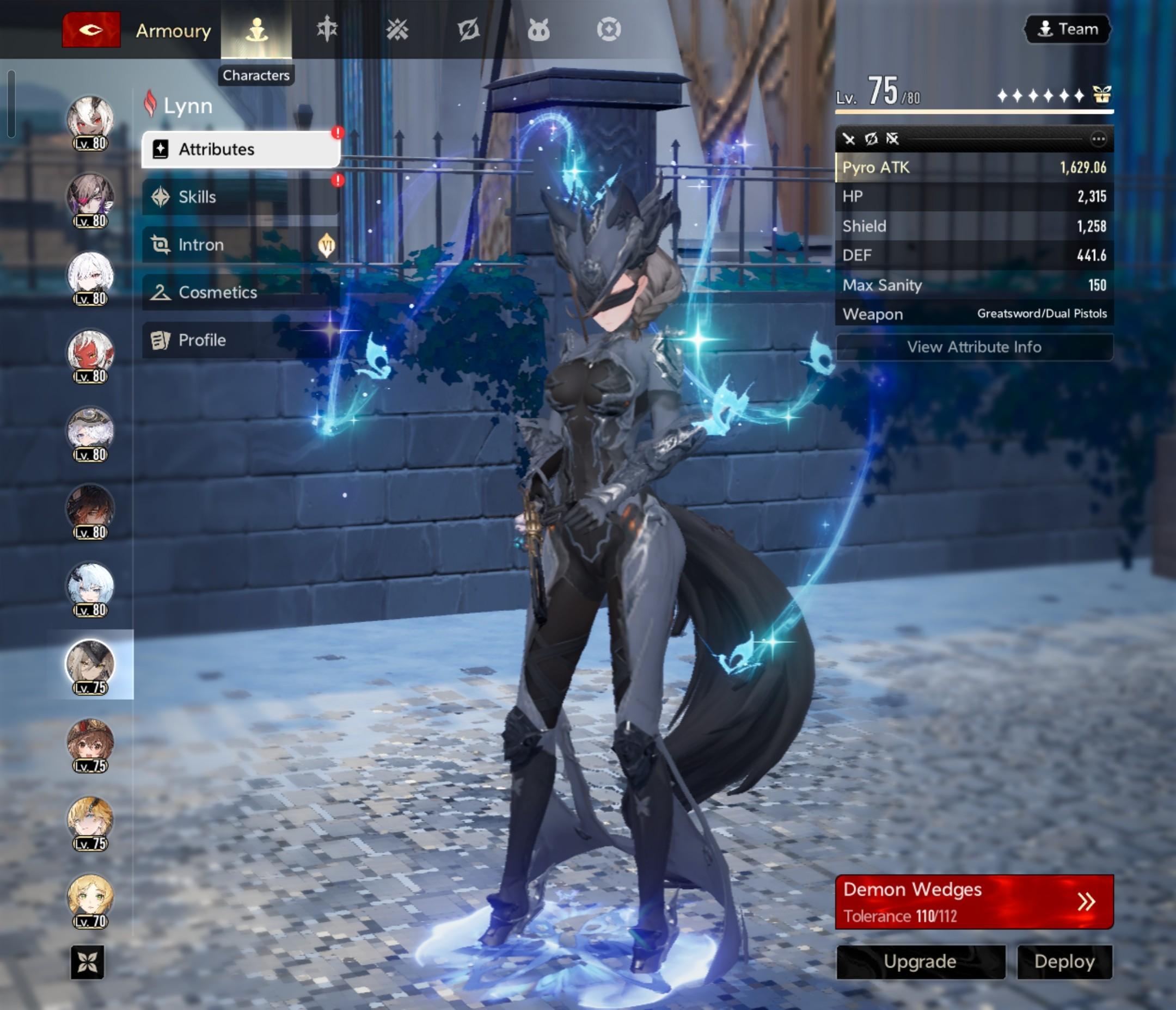Screen dimensions: 1176x1010
Task: Choose the Cosmetics menu entry
Action: click(241, 292)
